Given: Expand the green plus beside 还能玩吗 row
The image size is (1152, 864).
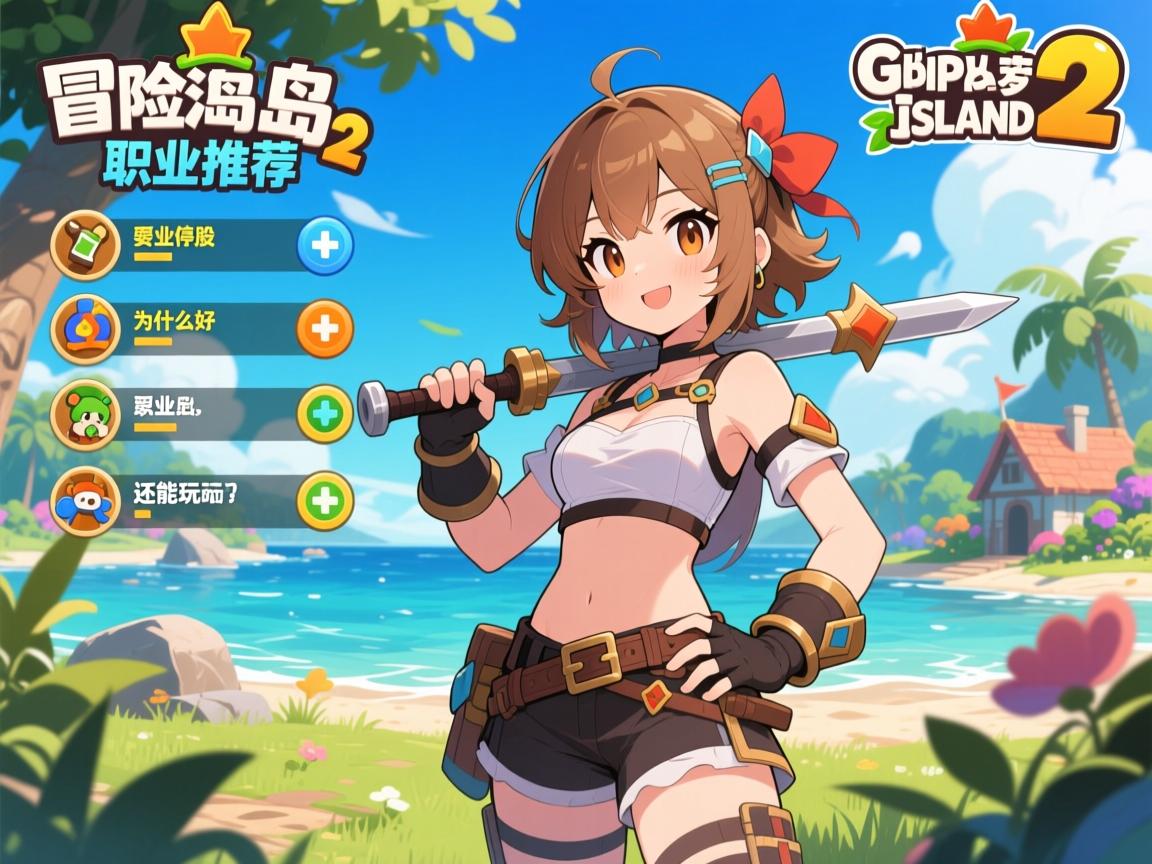Looking at the screenshot, I should tap(326, 499).
